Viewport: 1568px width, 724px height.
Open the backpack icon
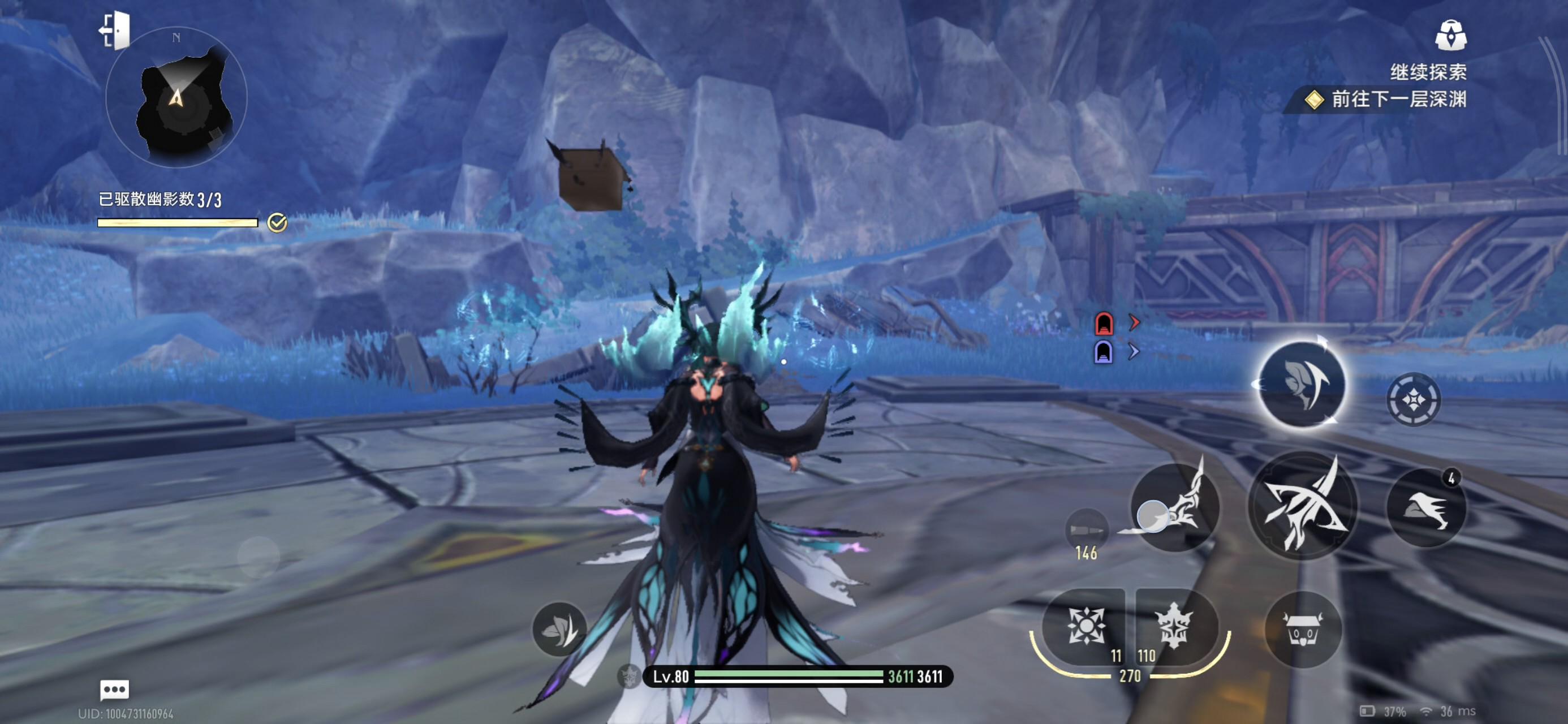click(1450, 35)
